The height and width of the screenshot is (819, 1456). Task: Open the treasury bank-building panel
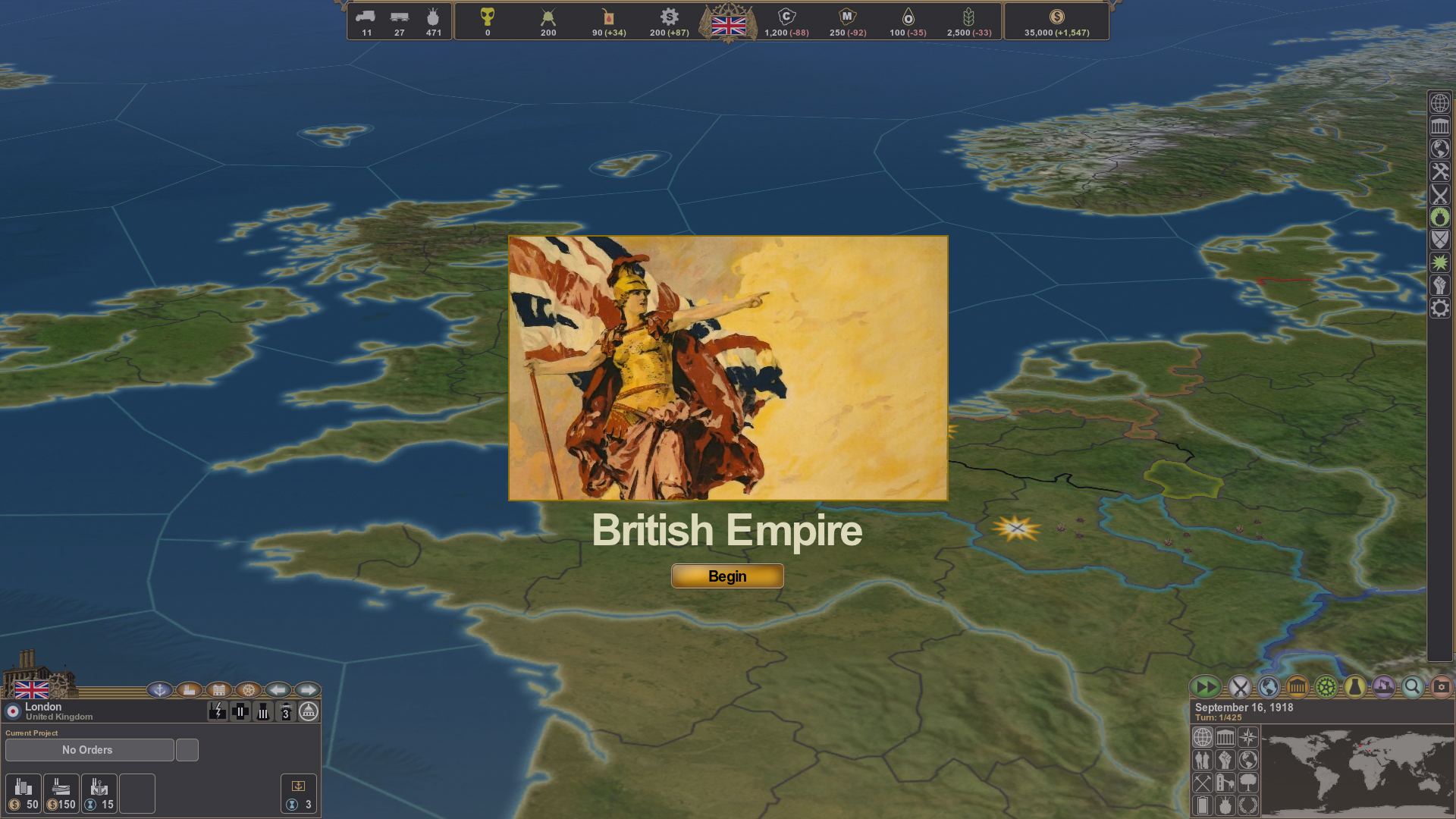[x=1297, y=686]
